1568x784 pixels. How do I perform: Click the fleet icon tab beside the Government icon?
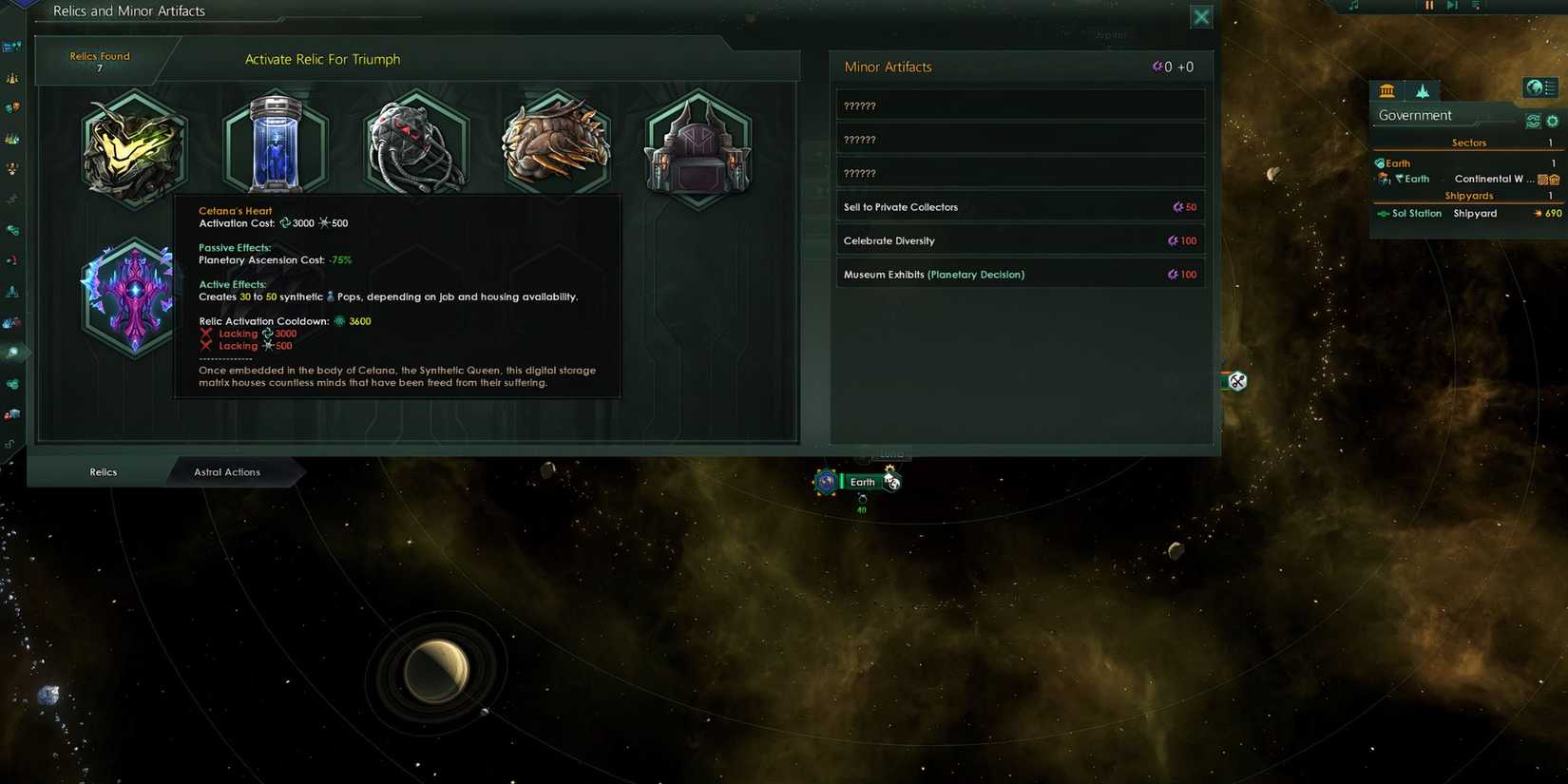click(x=1422, y=90)
